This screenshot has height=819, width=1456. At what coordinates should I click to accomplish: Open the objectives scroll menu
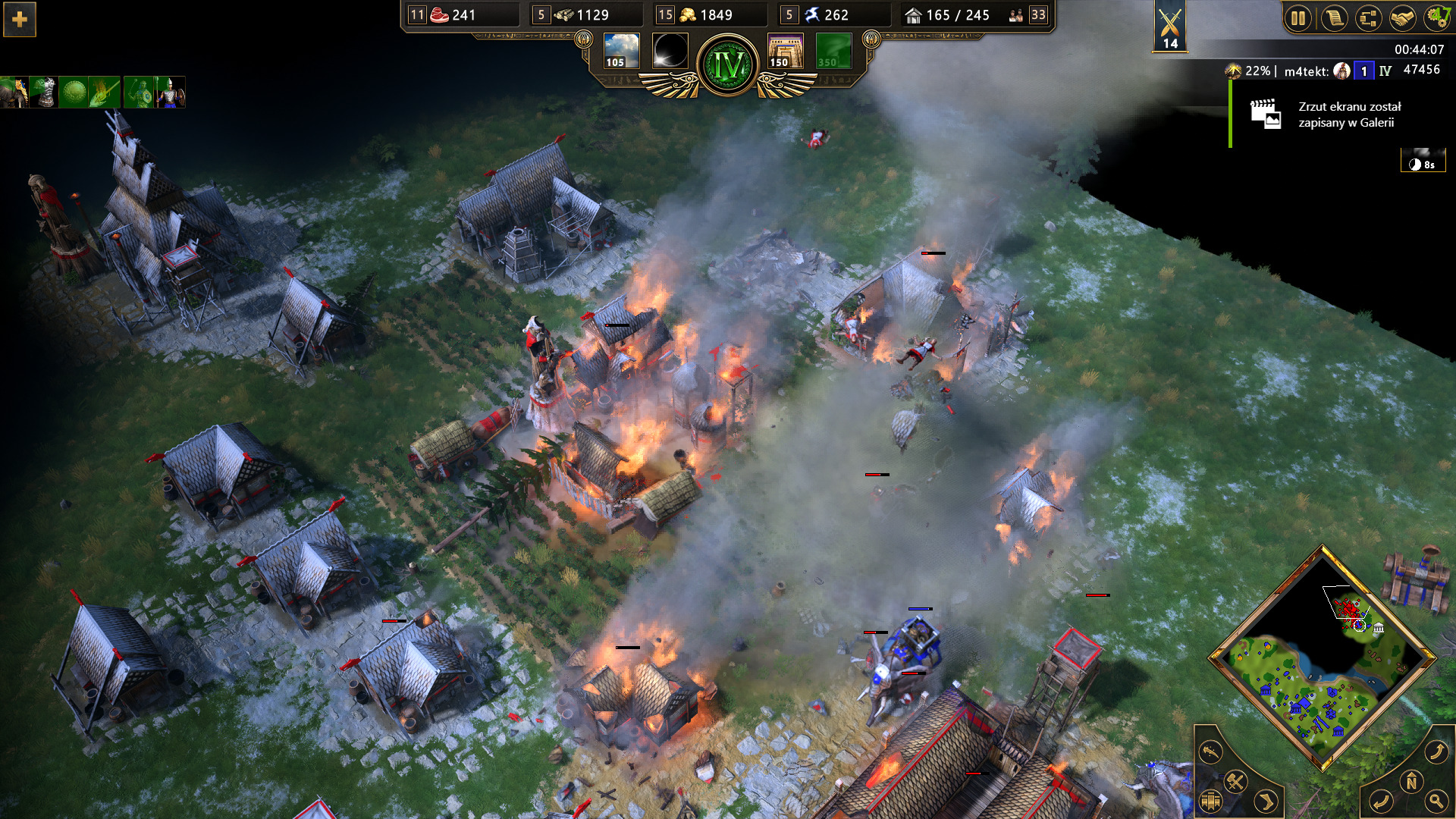[x=1333, y=18]
